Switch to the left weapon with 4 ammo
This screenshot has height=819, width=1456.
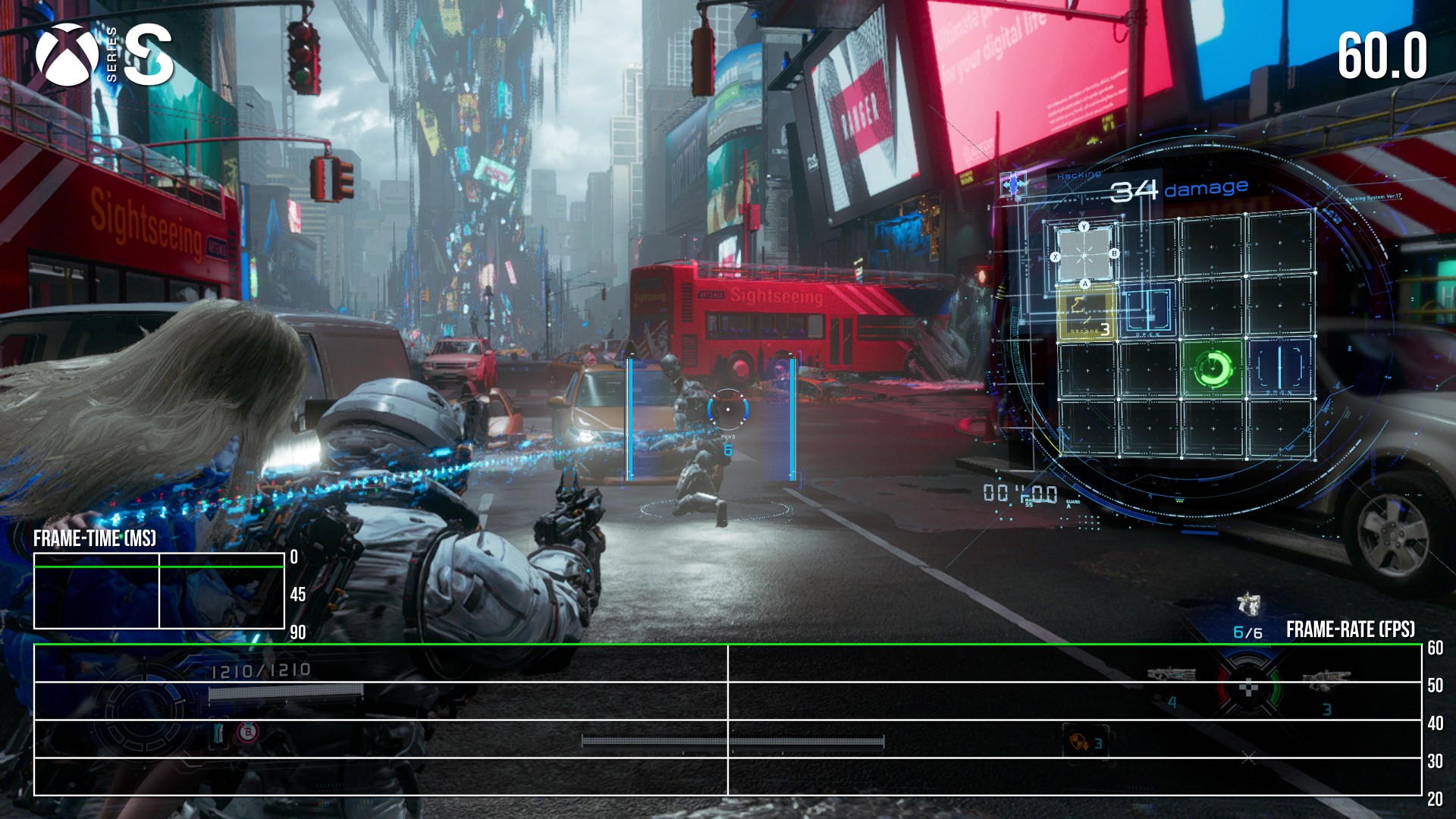(x=1171, y=675)
